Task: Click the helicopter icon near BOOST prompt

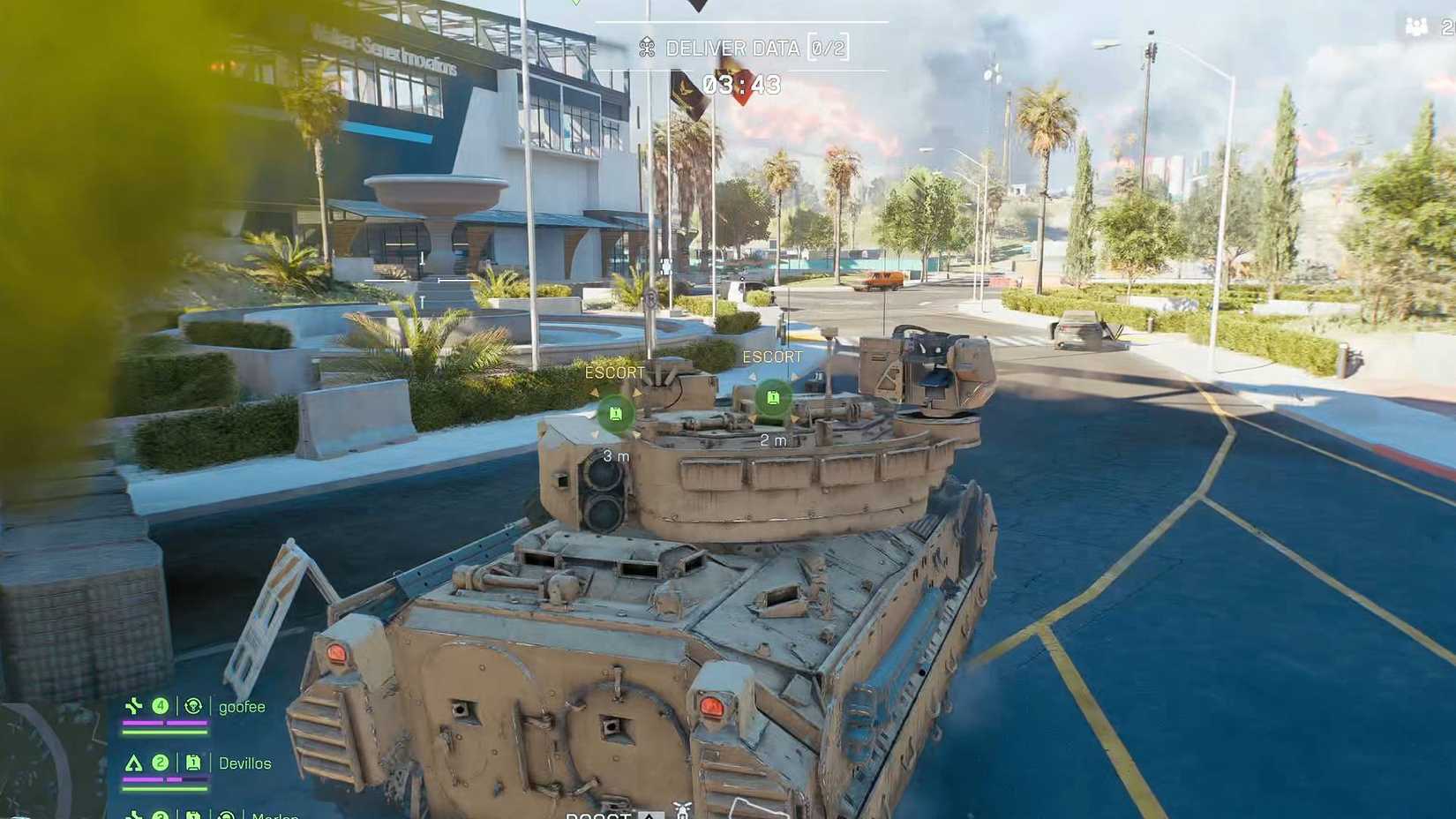Action: [x=681, y=808]
